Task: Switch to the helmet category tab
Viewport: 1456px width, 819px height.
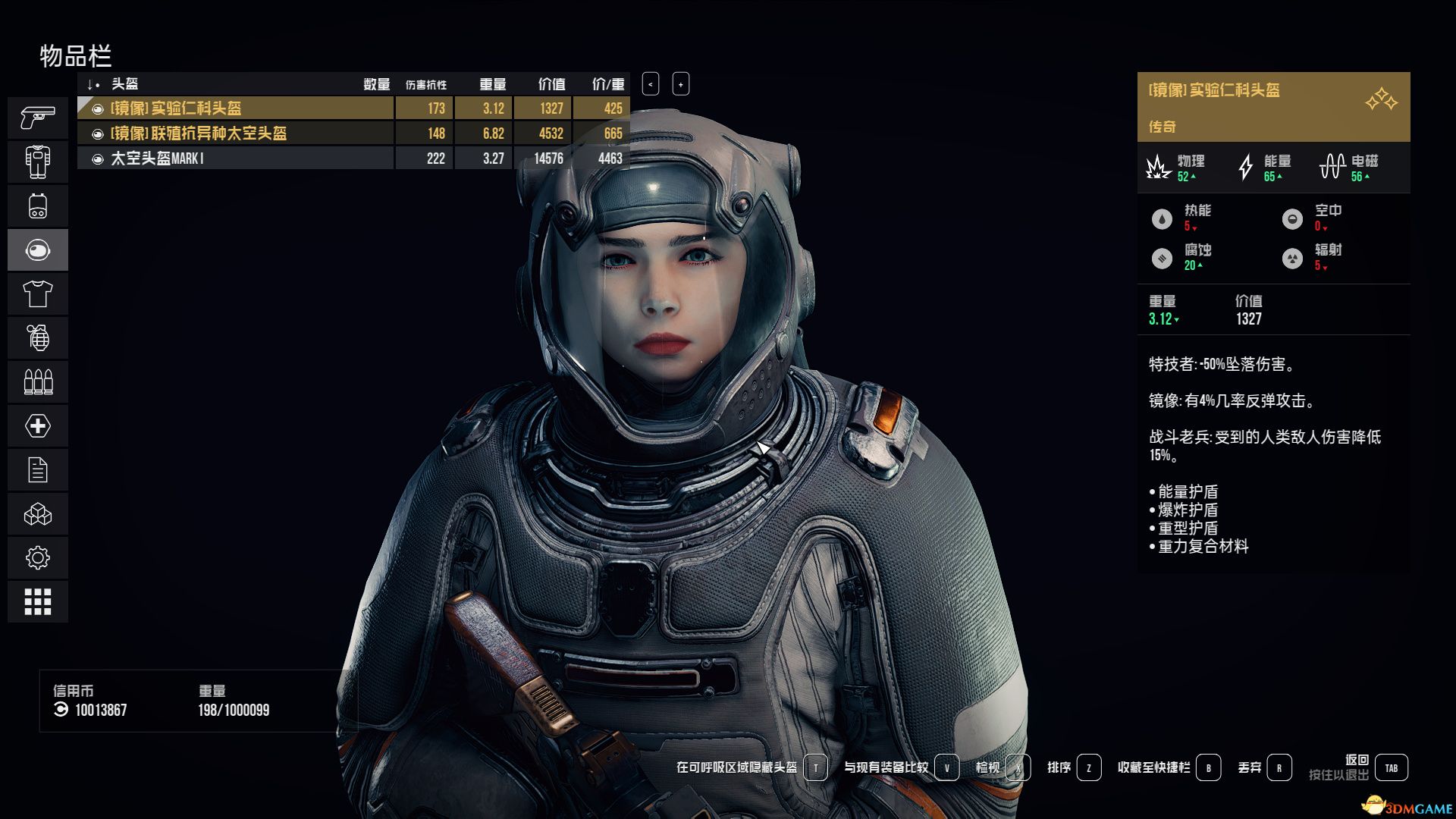Action: 38,249
